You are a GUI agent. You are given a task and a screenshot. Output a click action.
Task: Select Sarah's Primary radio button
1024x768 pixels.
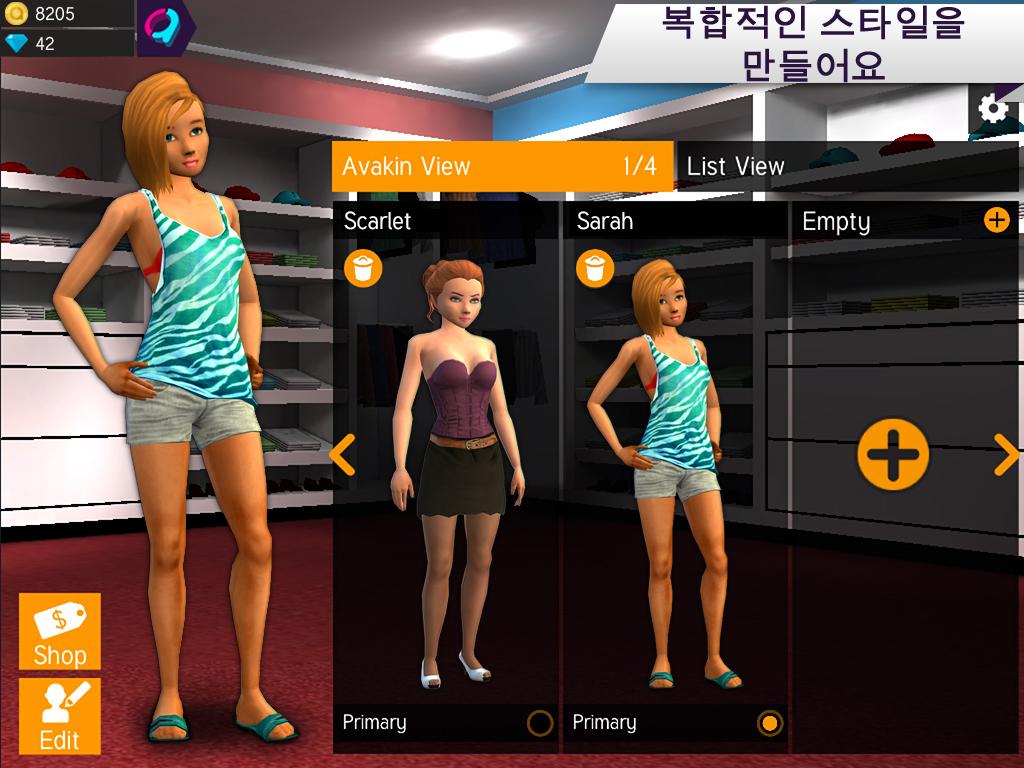(769, 723)
